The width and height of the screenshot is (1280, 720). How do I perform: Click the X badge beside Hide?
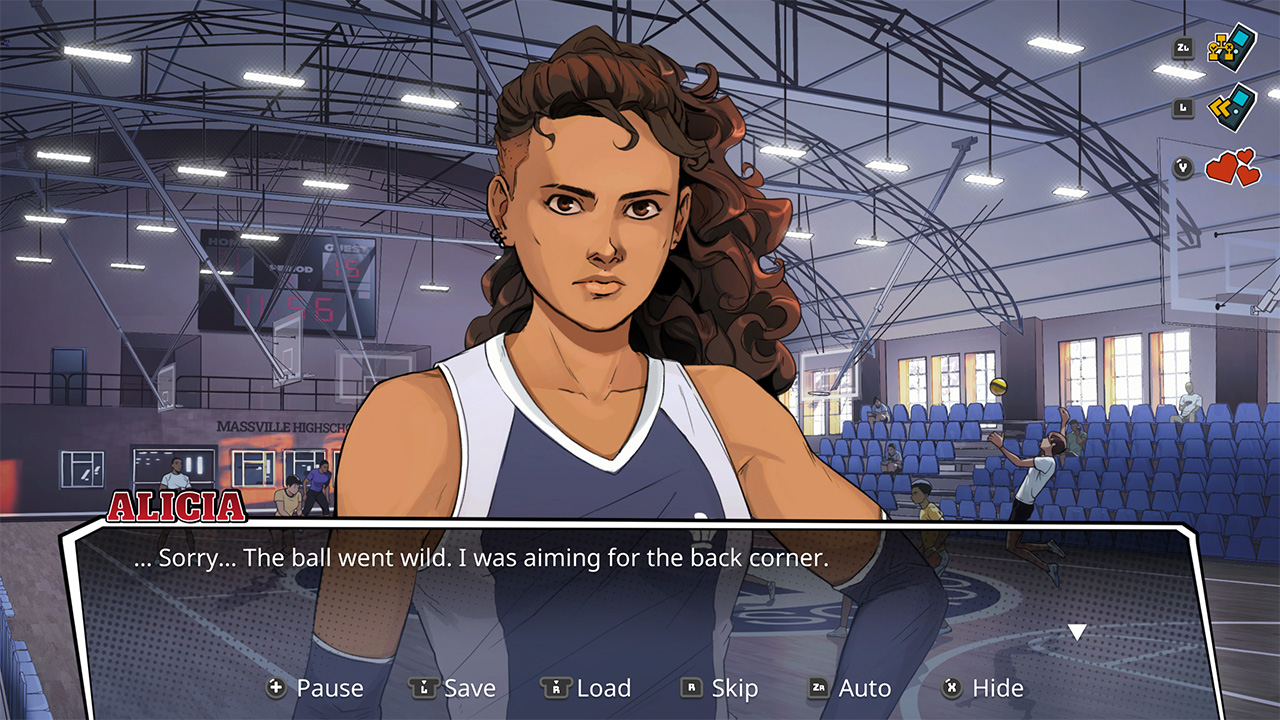click(x=952, y=687)
